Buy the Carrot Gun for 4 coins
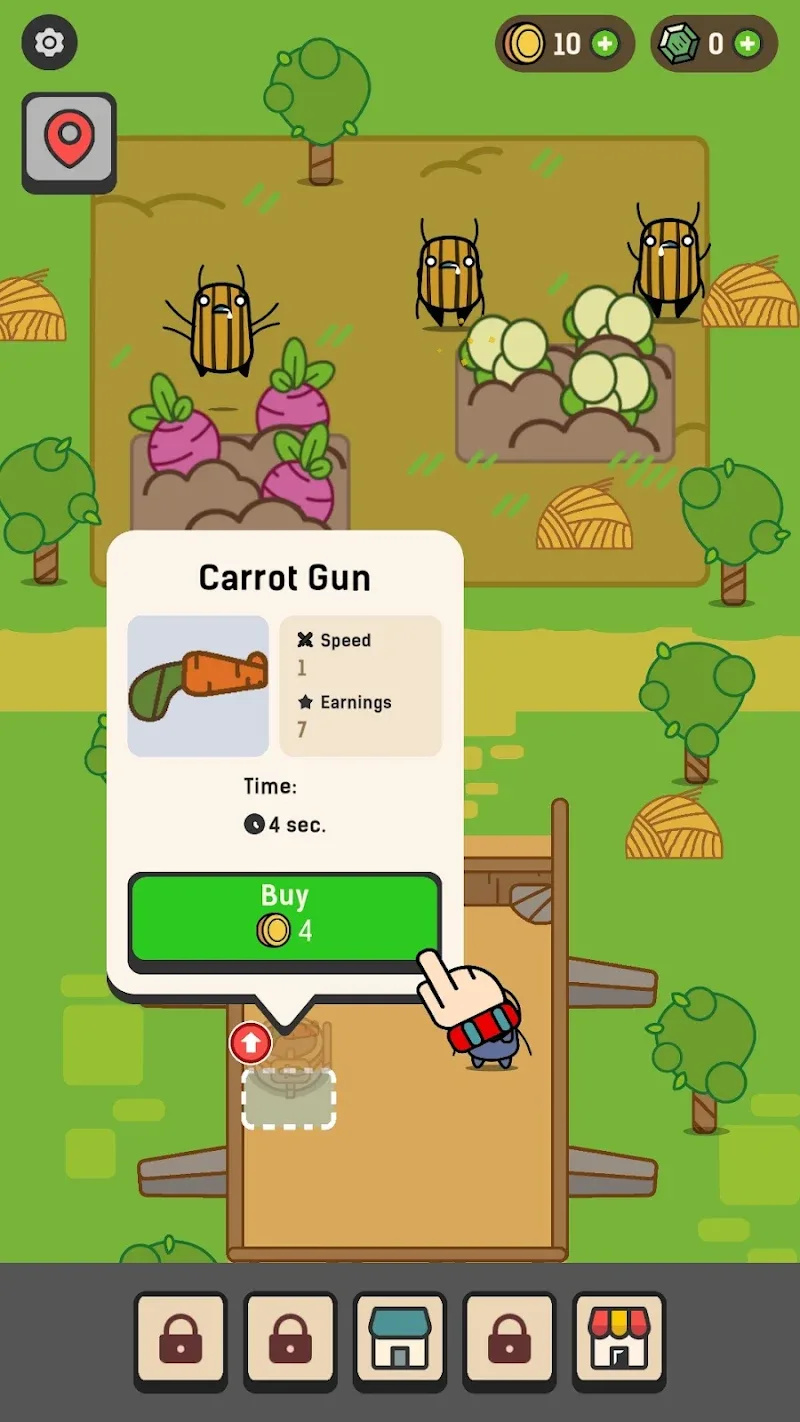 (284, 915)
